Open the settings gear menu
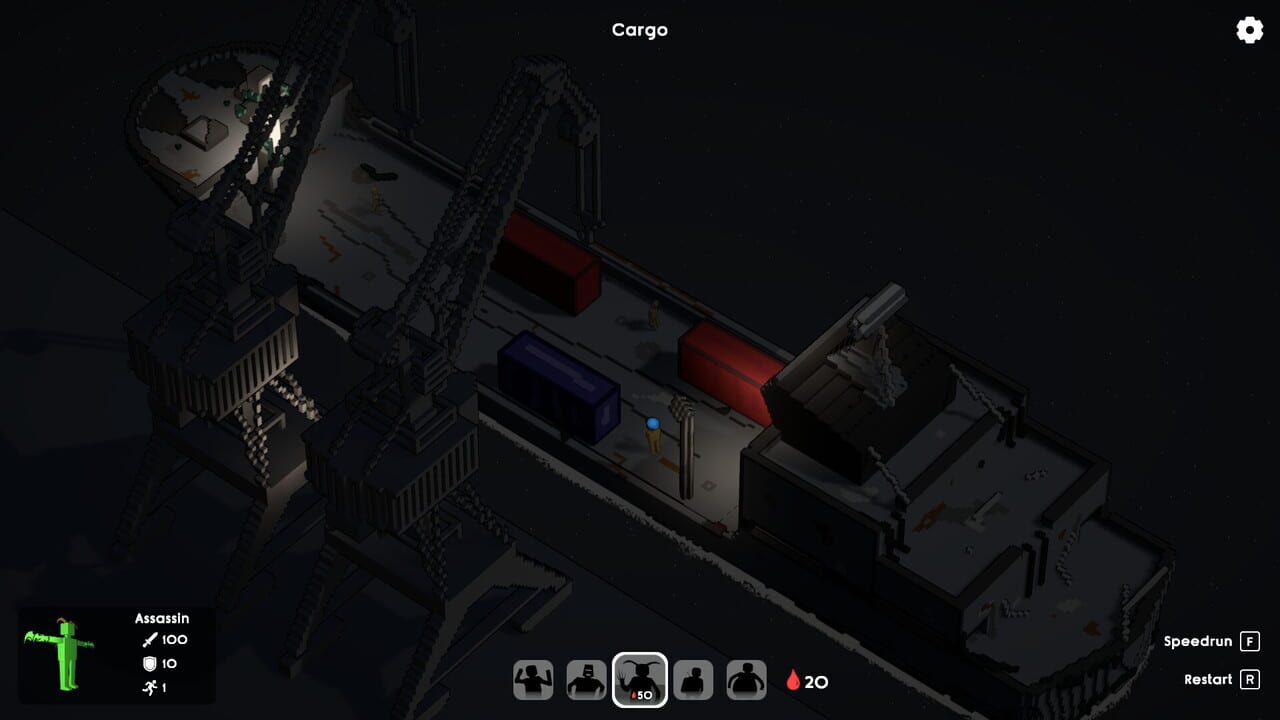 (x=1248, y=31)
